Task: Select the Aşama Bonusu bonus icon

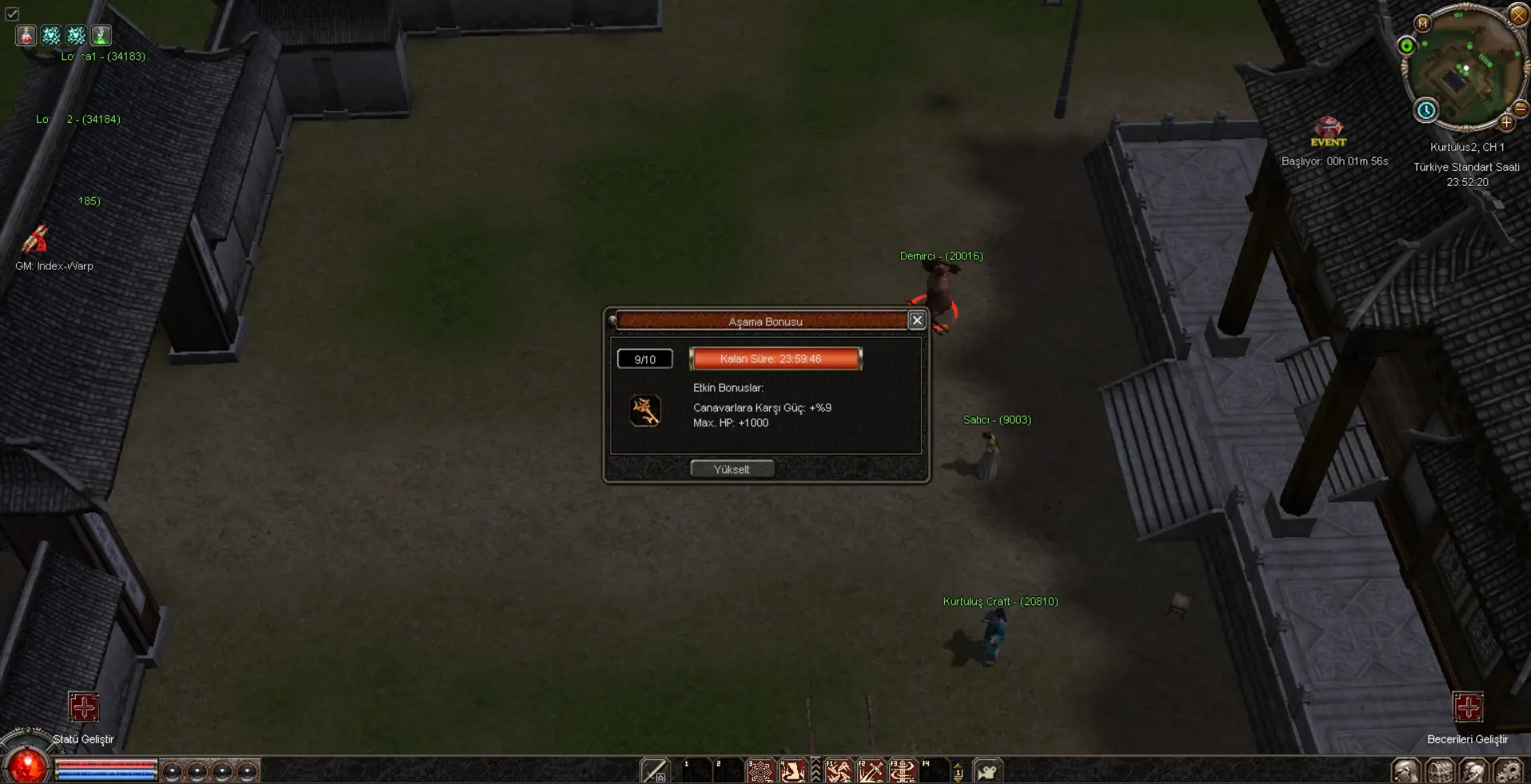Action: click(645, 411)
